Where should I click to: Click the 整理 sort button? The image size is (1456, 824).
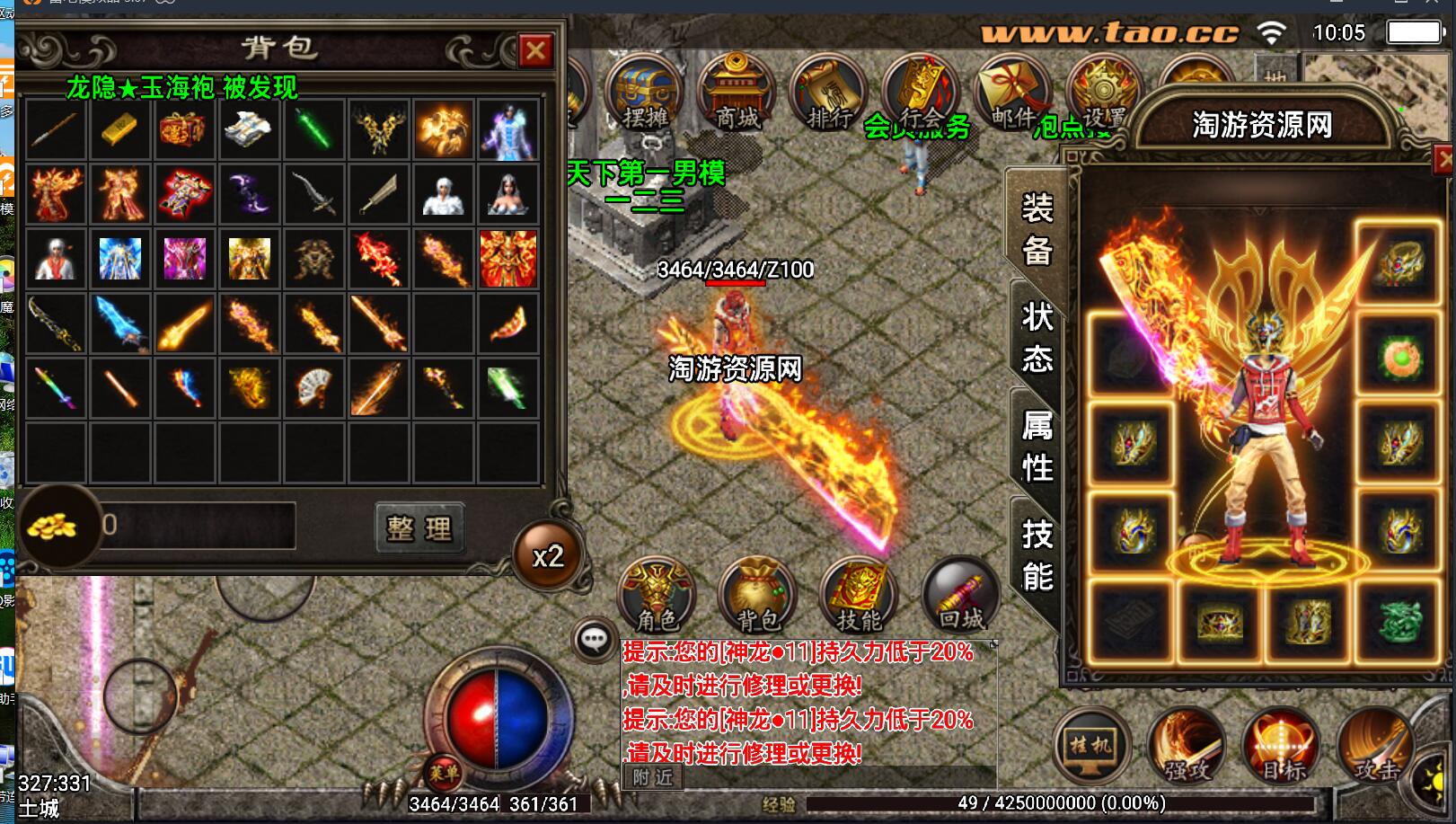pos(419,527)
